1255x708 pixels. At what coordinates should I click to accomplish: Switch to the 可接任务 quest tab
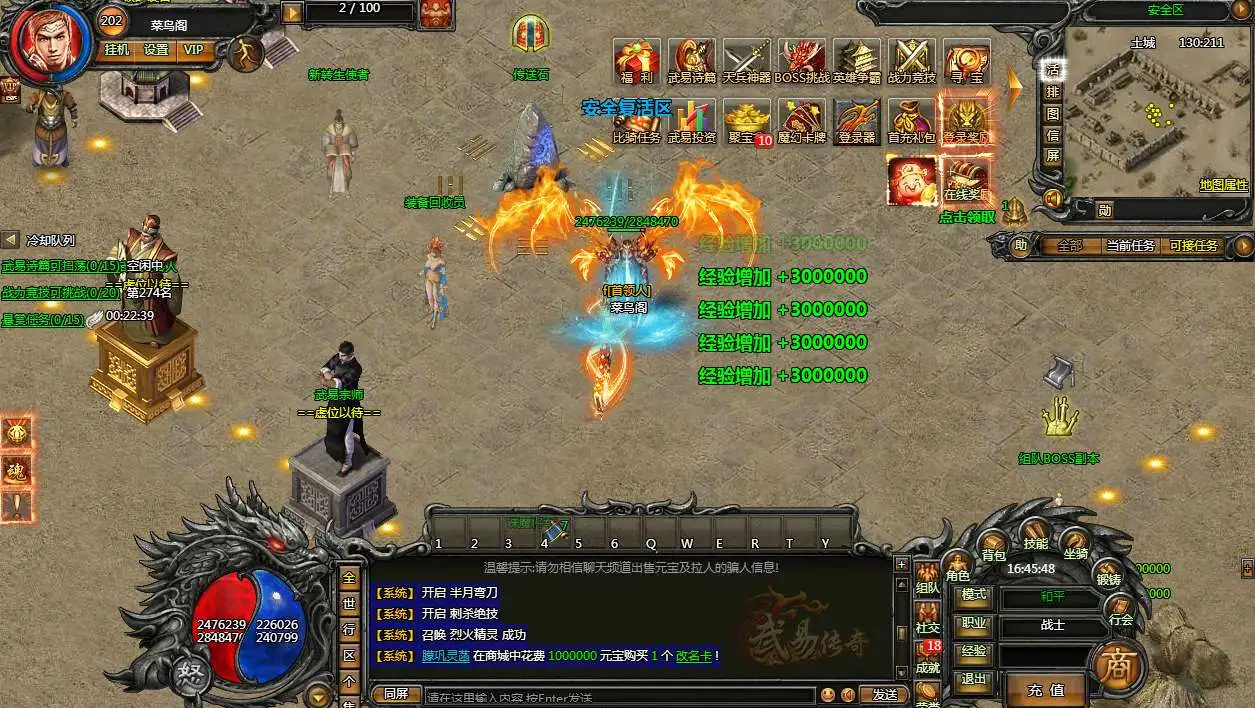coord(1193,245)
